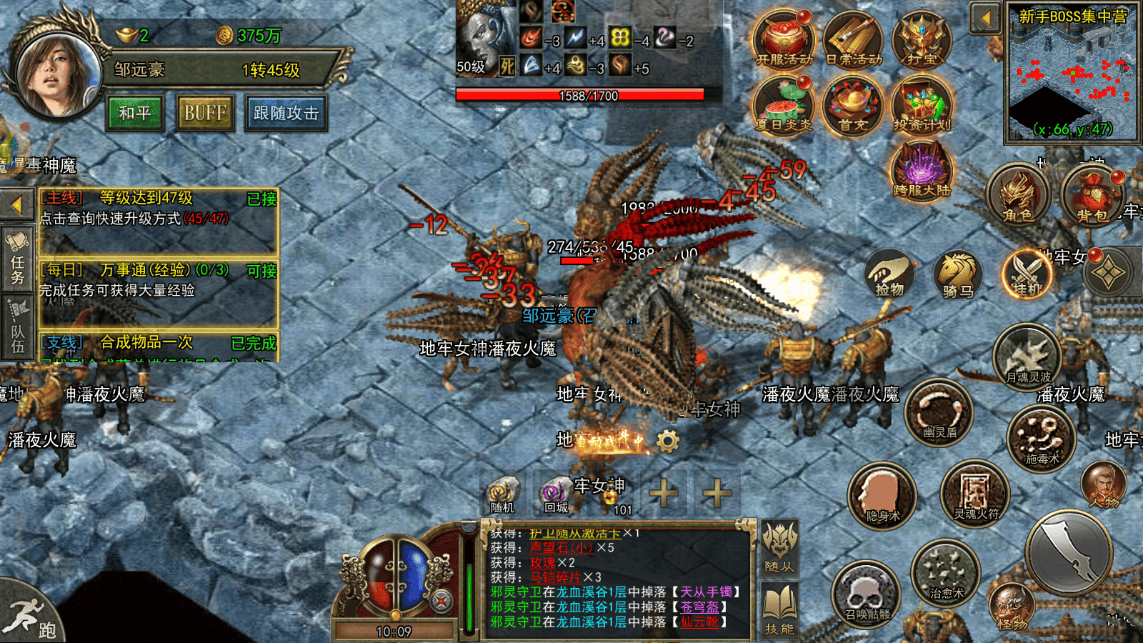
Task: Open the 日常活动 daily activities icon
Action: click(852, 40)
